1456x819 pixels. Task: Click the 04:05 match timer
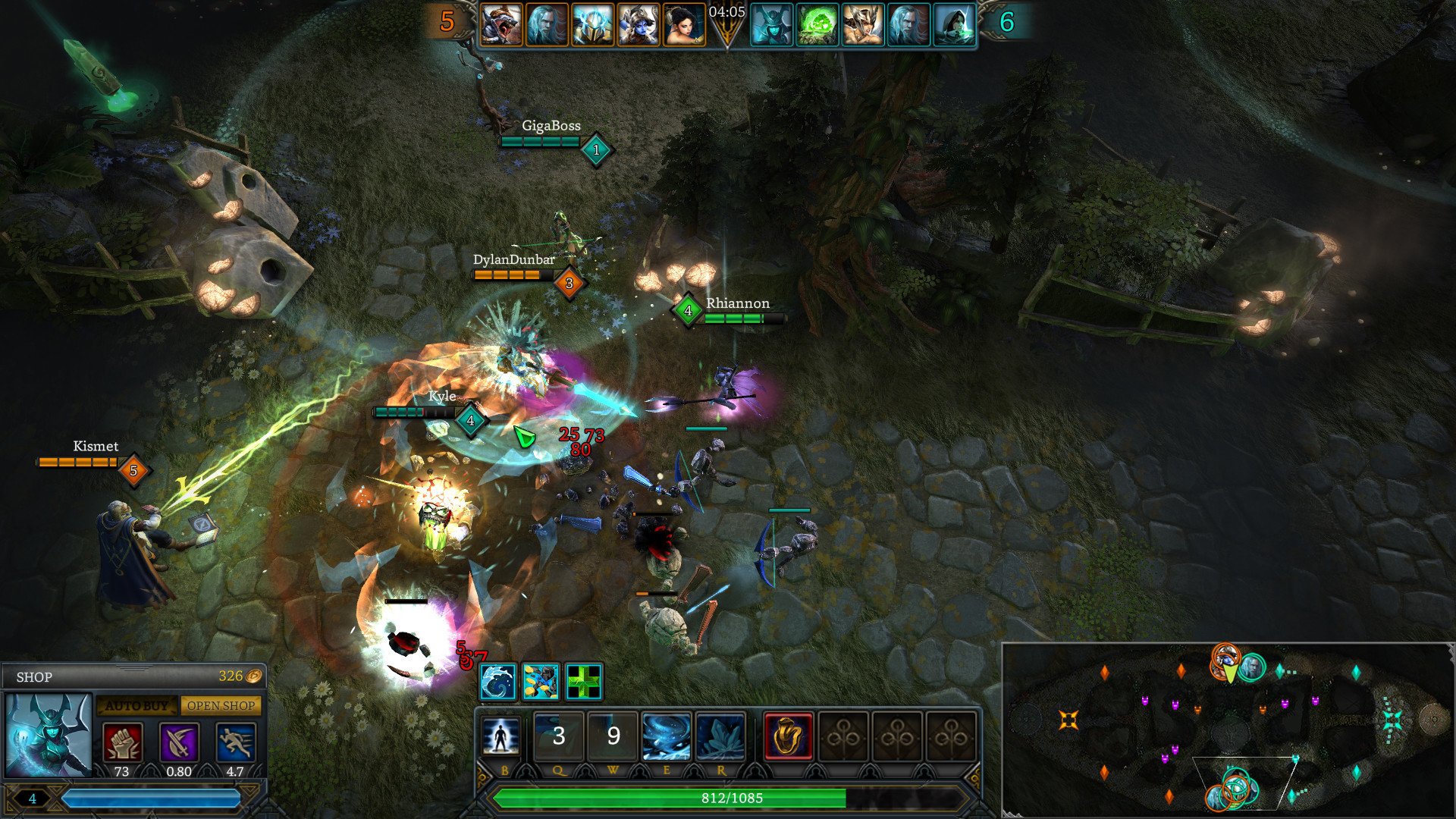point(725,13)
